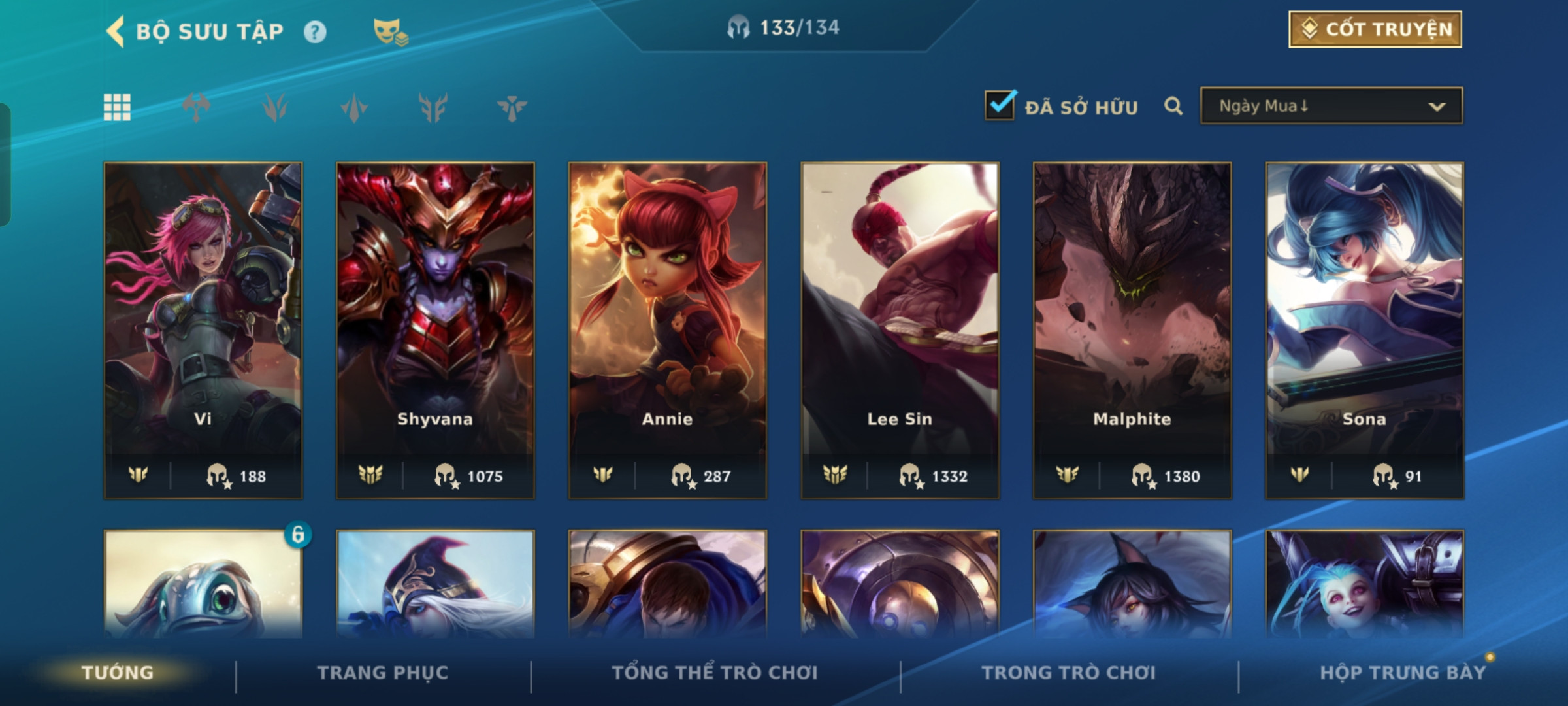
Task: Open the question mark help icon
Action: (315, 32)
